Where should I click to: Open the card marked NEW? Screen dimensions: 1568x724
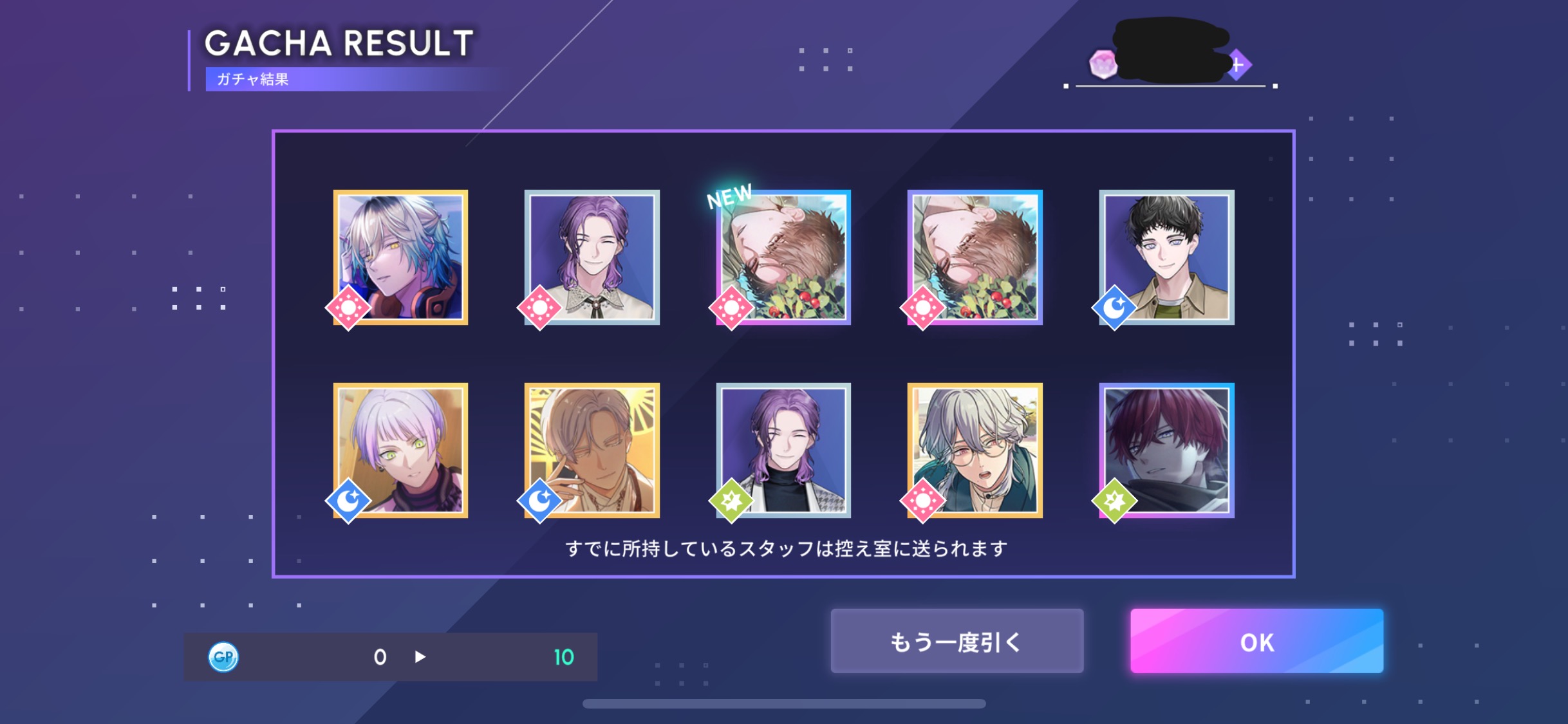tap(783, 257)
